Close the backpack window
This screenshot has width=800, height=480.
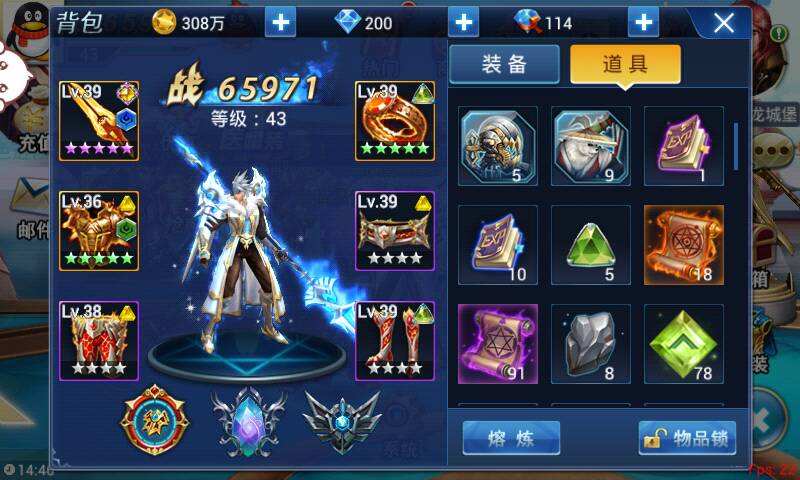pos(723,22)
